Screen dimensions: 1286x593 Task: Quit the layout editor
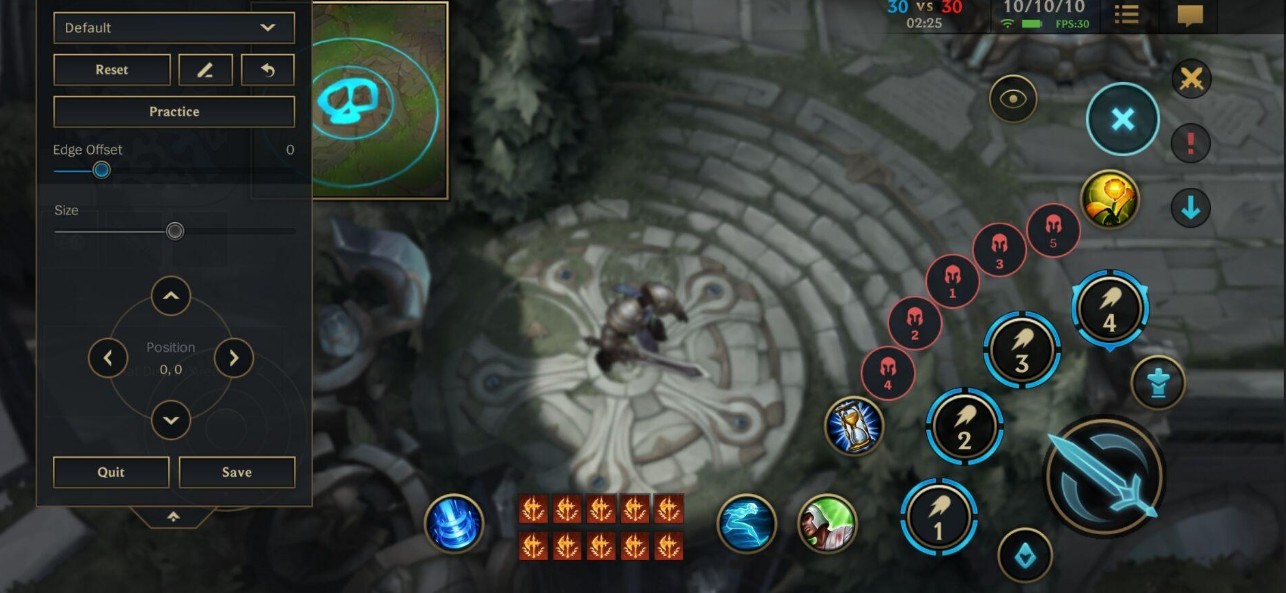click(x=111, y=472)
